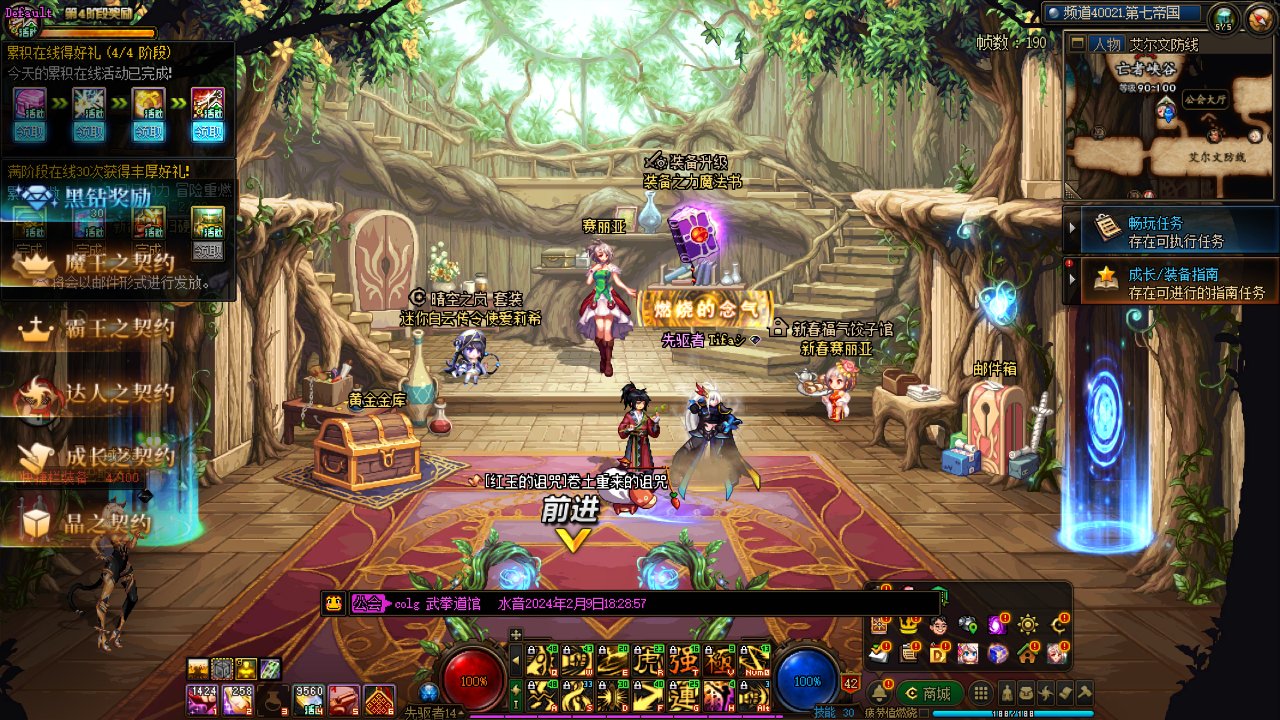Screen dimensions: 1280x720
Task: Open the house icon in the menu panel
Action: 1027,654
